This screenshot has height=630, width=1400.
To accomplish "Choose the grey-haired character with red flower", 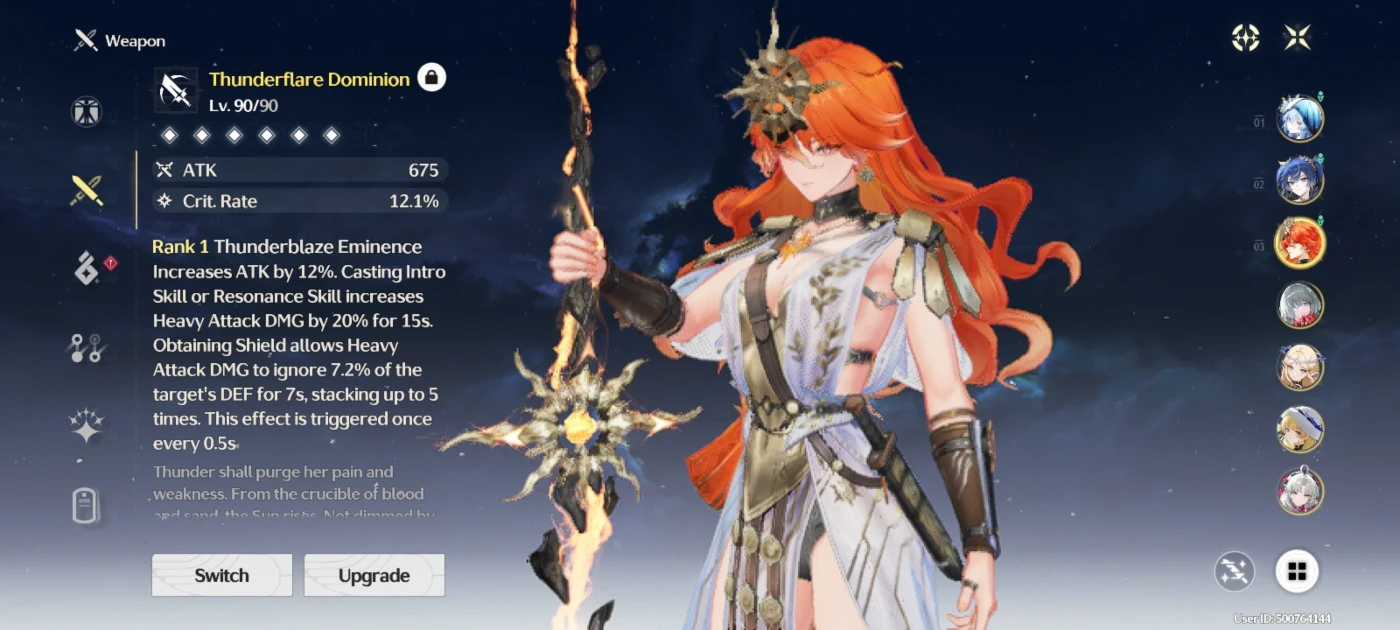I will 1300,305.
